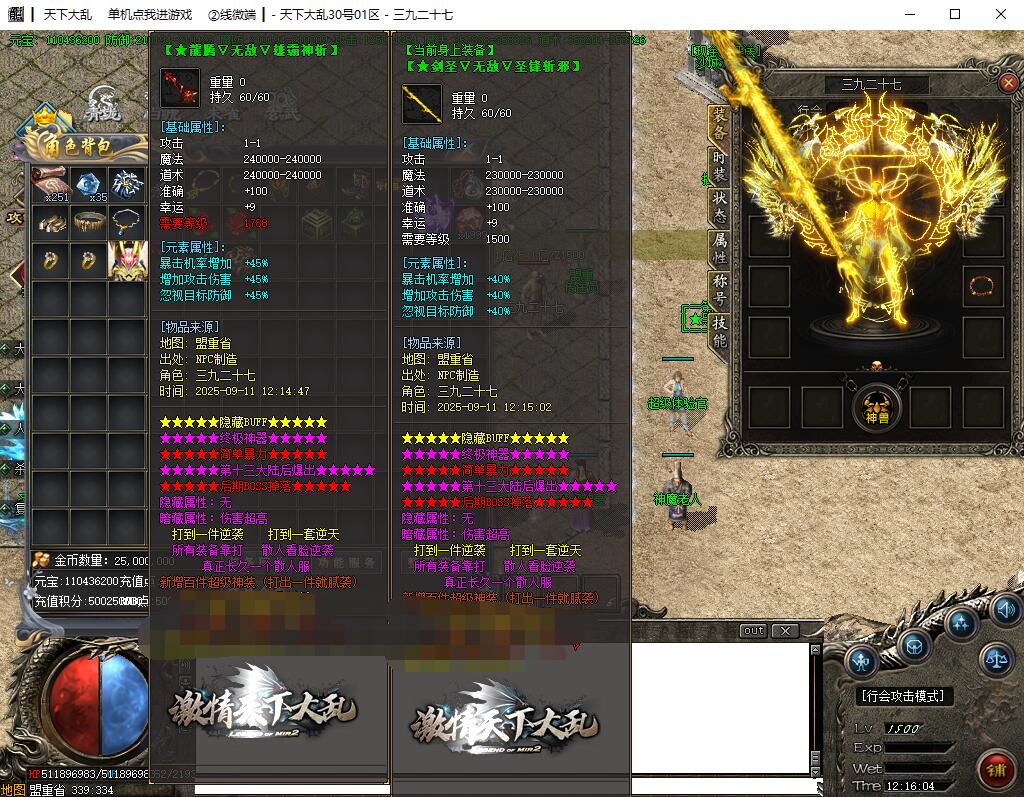This screenshot has height=797, width=1024.
Task: Select the 称号 title tab
Action: [x=719, y=290]
